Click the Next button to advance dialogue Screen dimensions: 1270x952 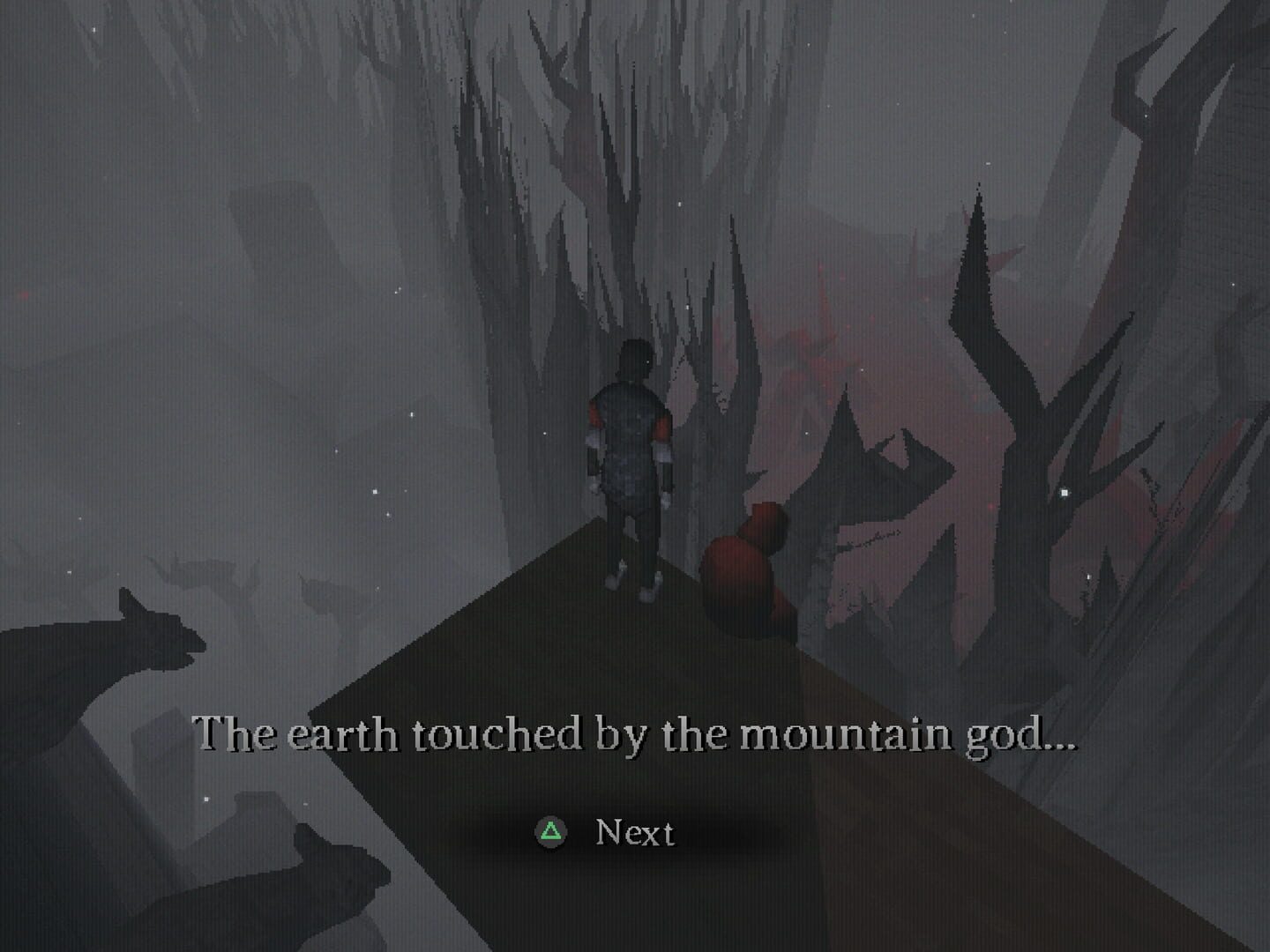[635, 830]
